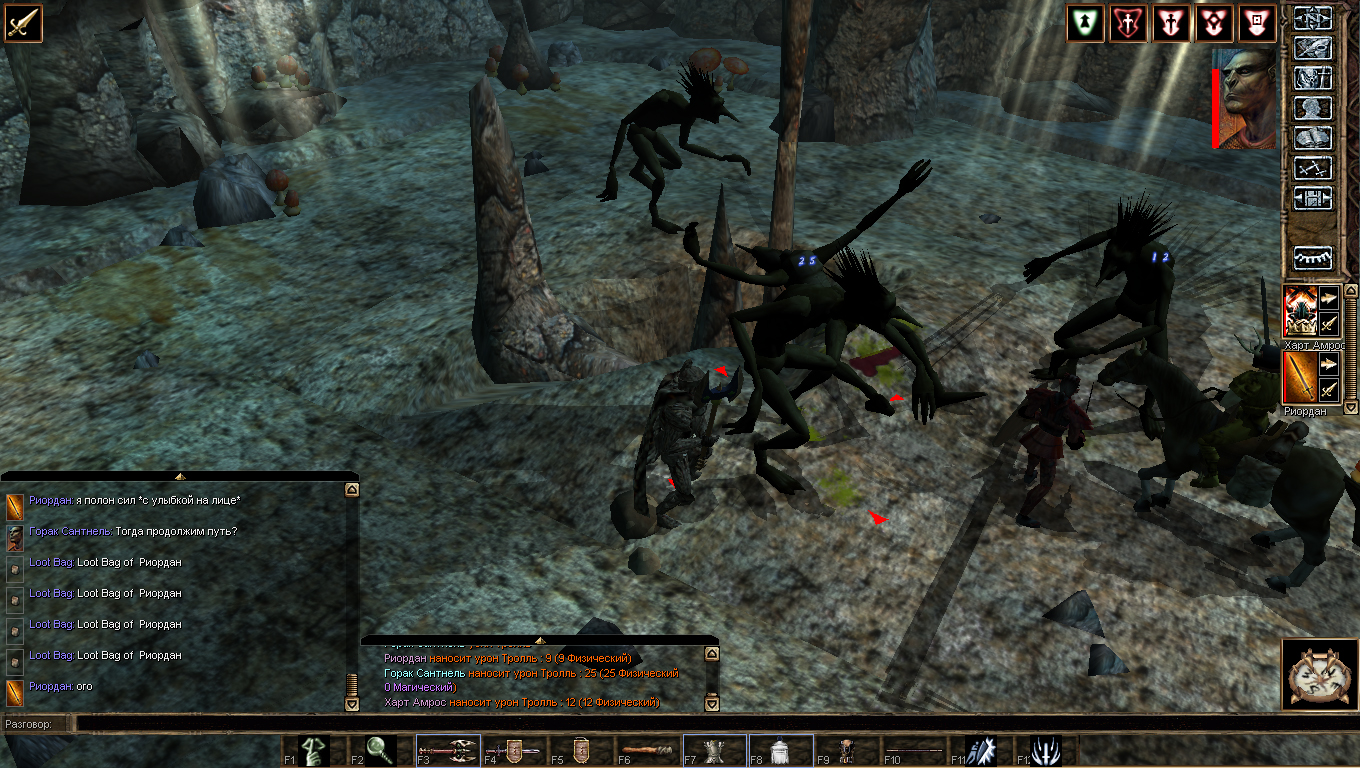This screenshot has height=768, width=1360.
Task: Select party member Риордан portrait
Action: (1300, 377)
